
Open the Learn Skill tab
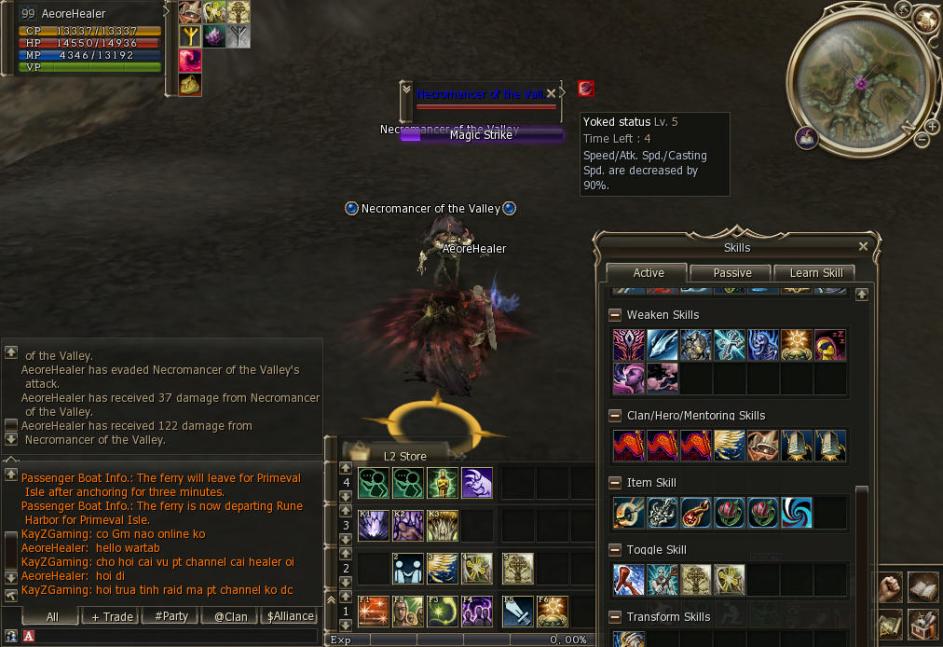pos(816,273)
